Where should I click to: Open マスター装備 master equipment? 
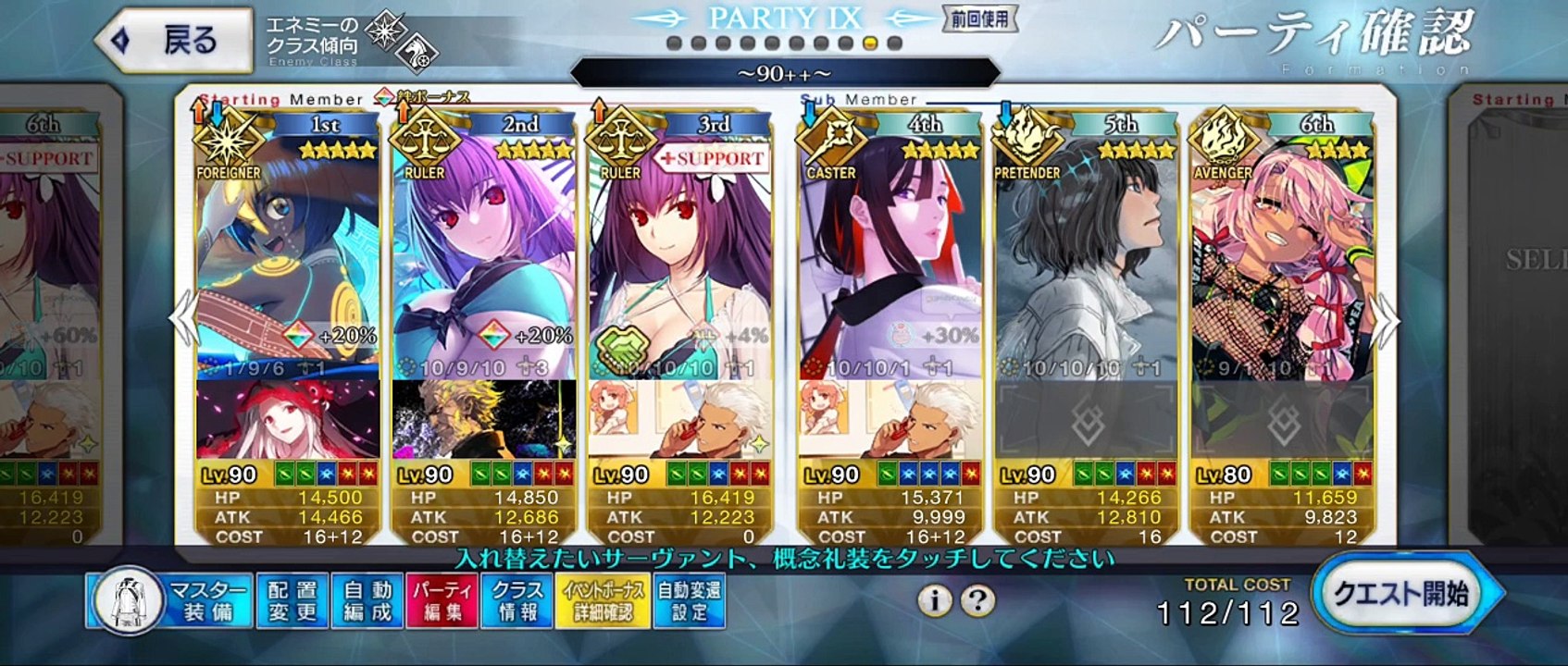(x=170, y=601)
